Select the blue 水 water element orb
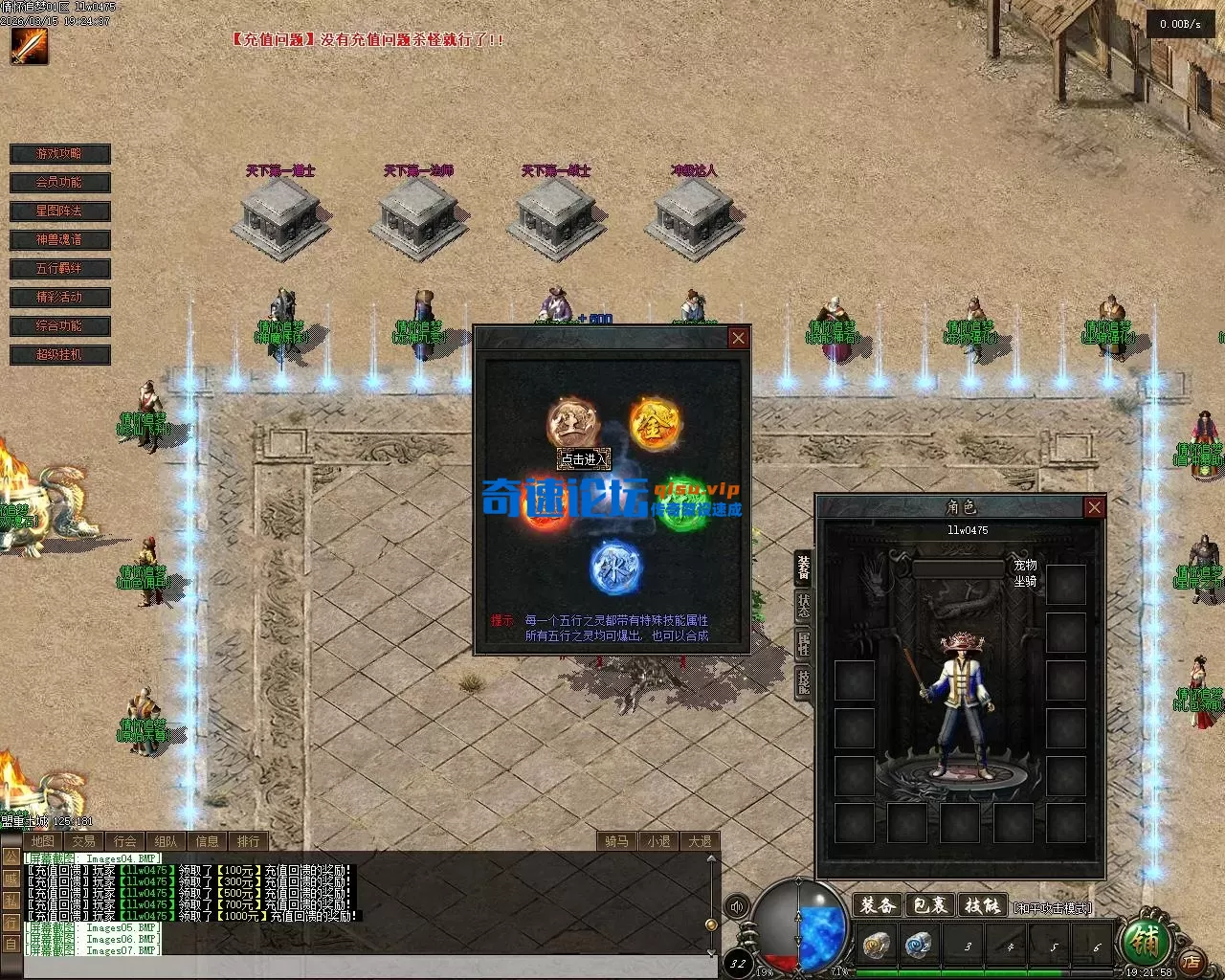 point(614,567)
